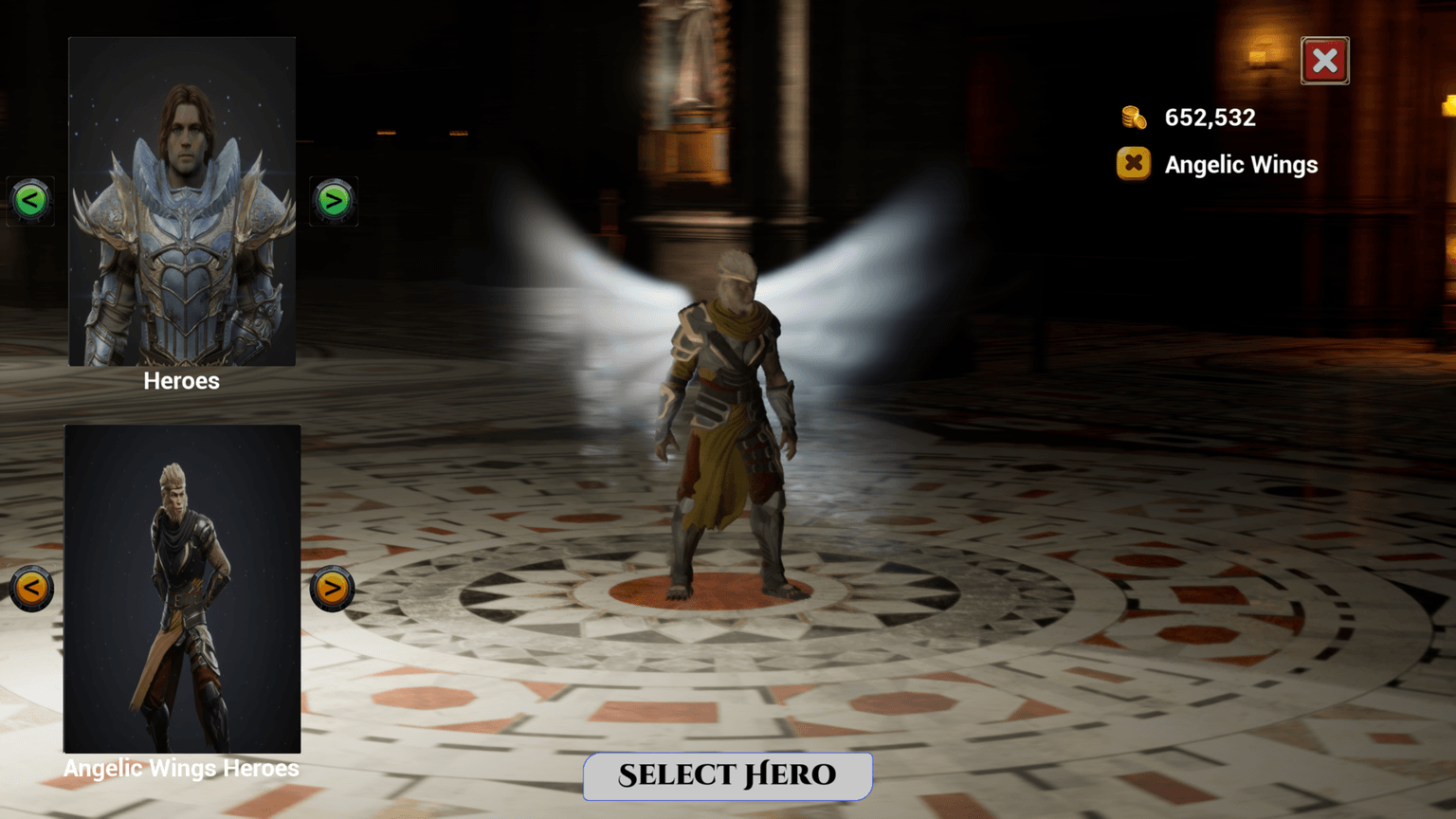Click the gold coin stack currency icon
The image size is (1456, 819).
(1134, 116)
